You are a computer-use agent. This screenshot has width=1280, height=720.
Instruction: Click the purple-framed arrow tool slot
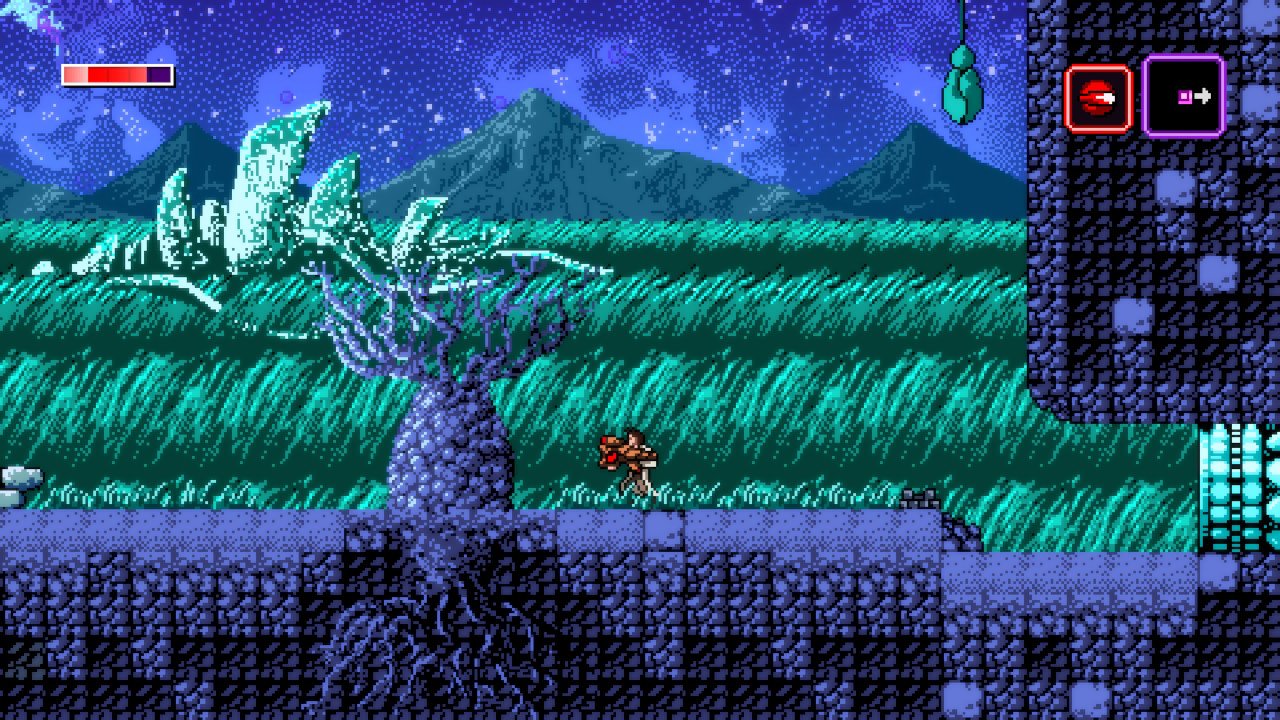[x=1184, y=96]
